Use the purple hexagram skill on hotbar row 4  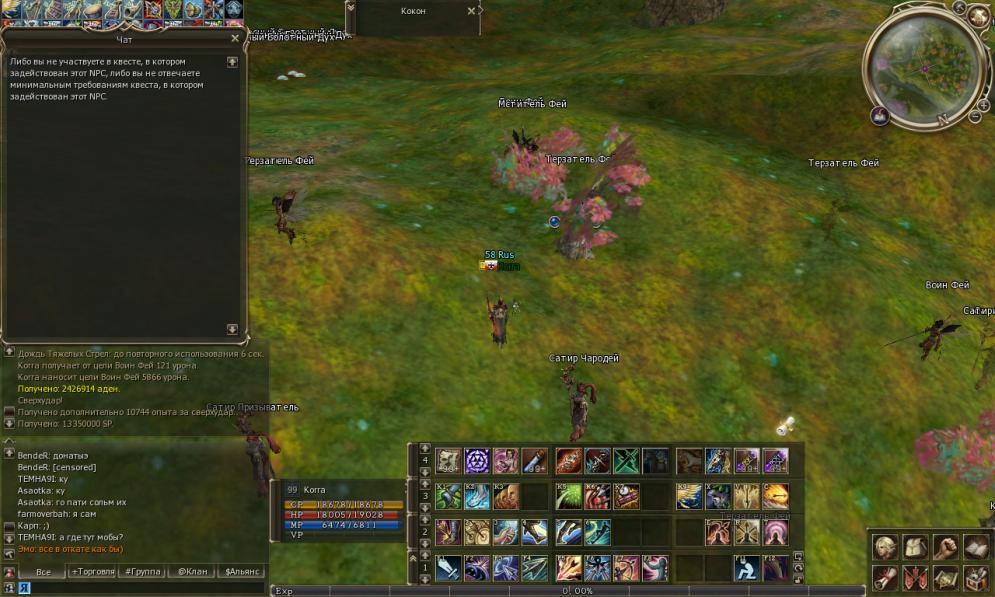tap(477, 461)
